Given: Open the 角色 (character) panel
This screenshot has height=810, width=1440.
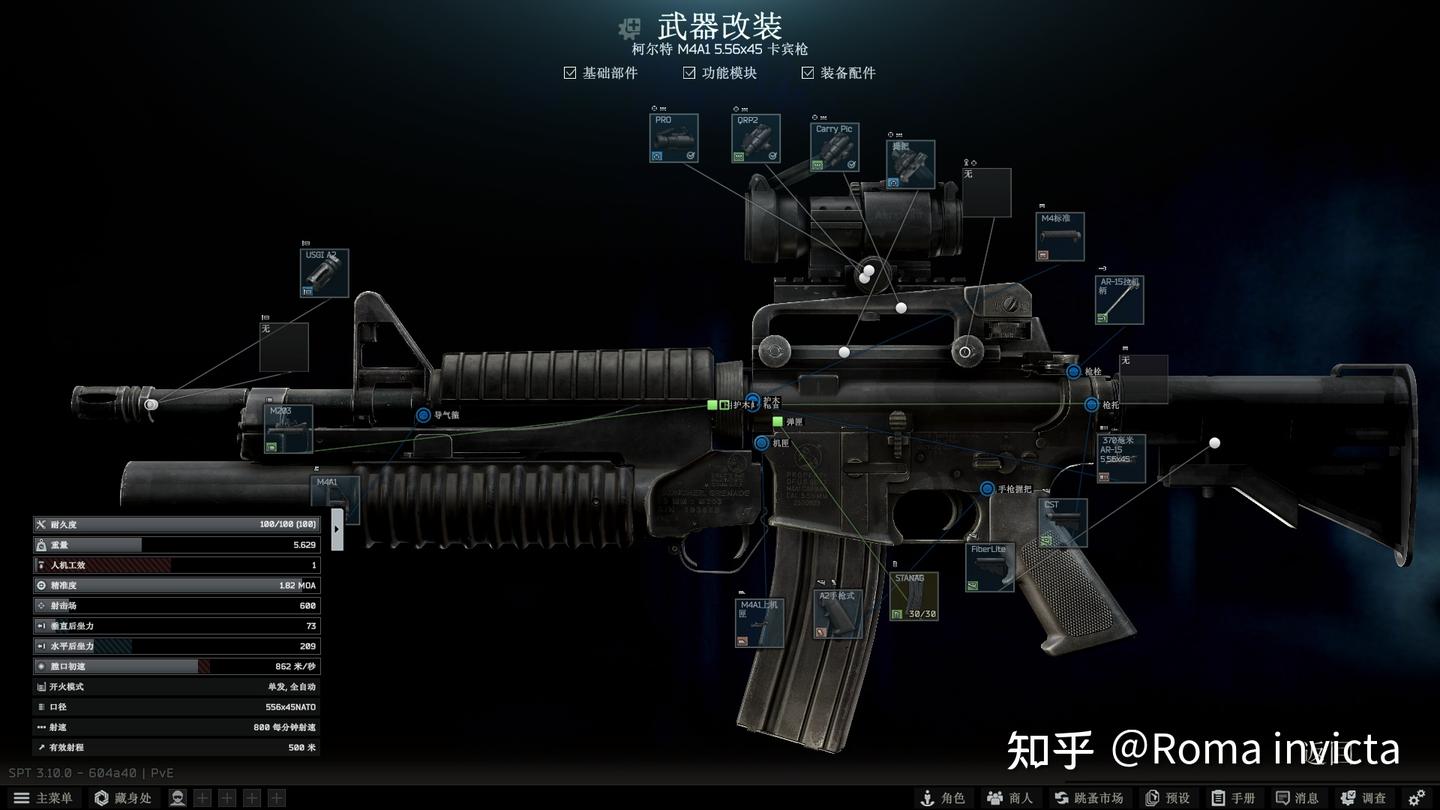Looking at the screenshot, I should click(943, 797).
